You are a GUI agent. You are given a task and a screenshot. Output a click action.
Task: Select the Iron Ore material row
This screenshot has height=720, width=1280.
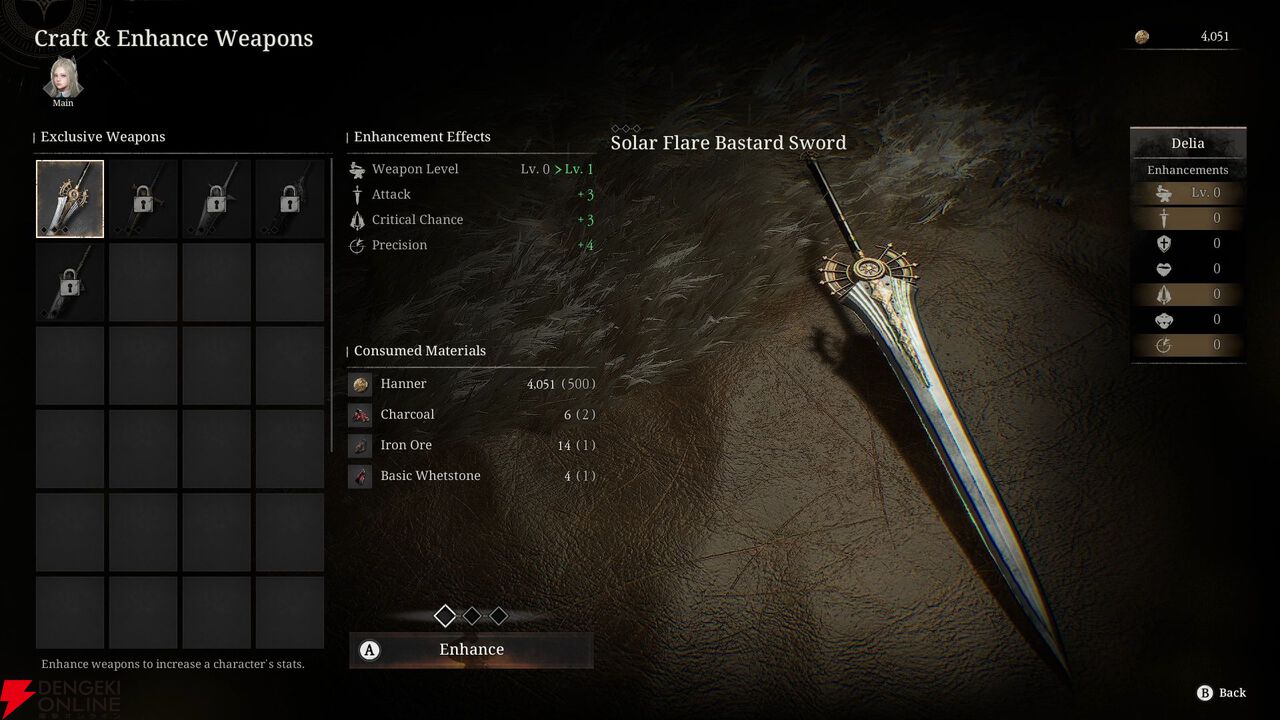click(x=471, y=445)
